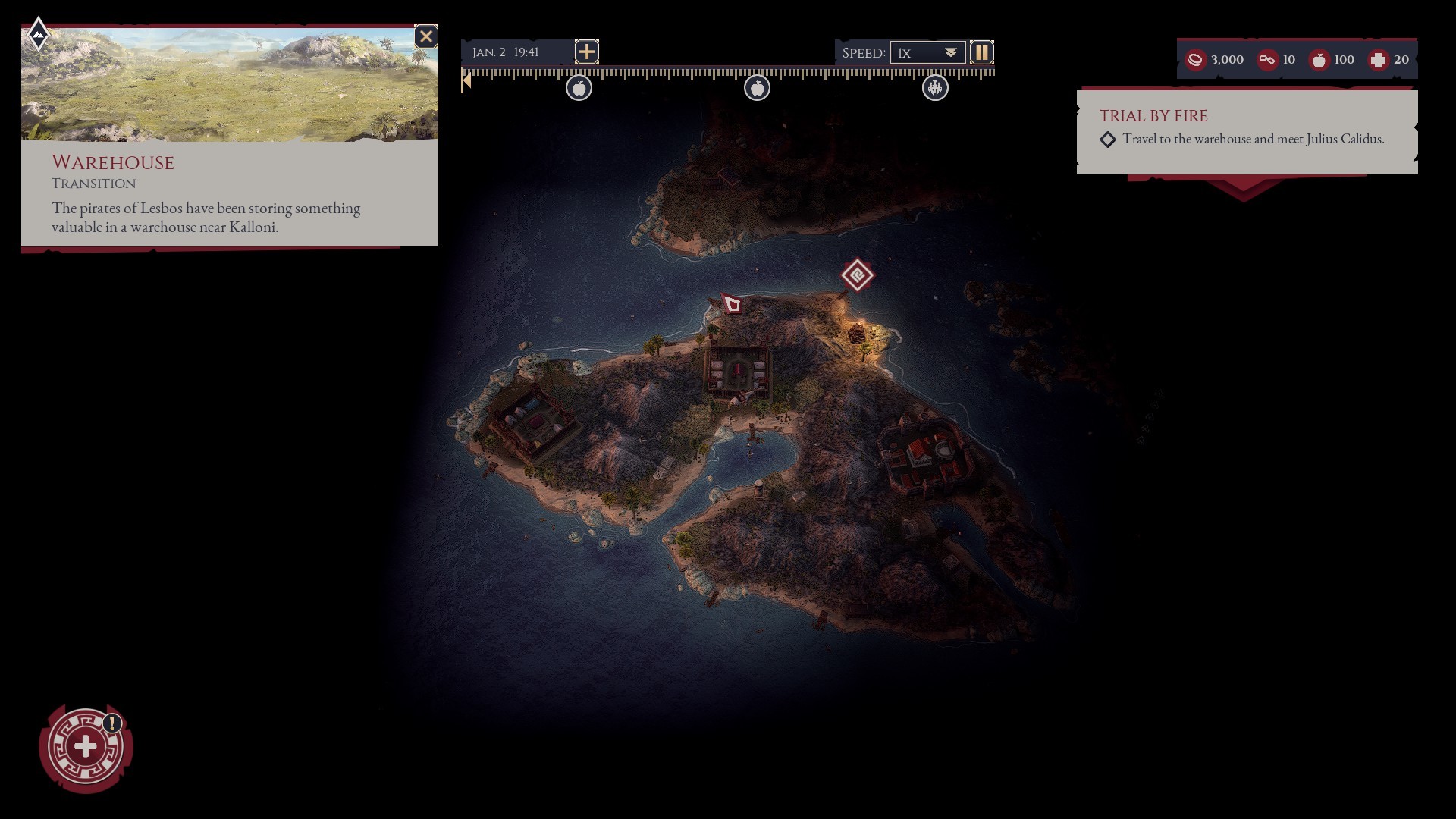Open the red emblem menu at bottom left
This screenshot has height=819, width=1456.
(x=86, y=748)
